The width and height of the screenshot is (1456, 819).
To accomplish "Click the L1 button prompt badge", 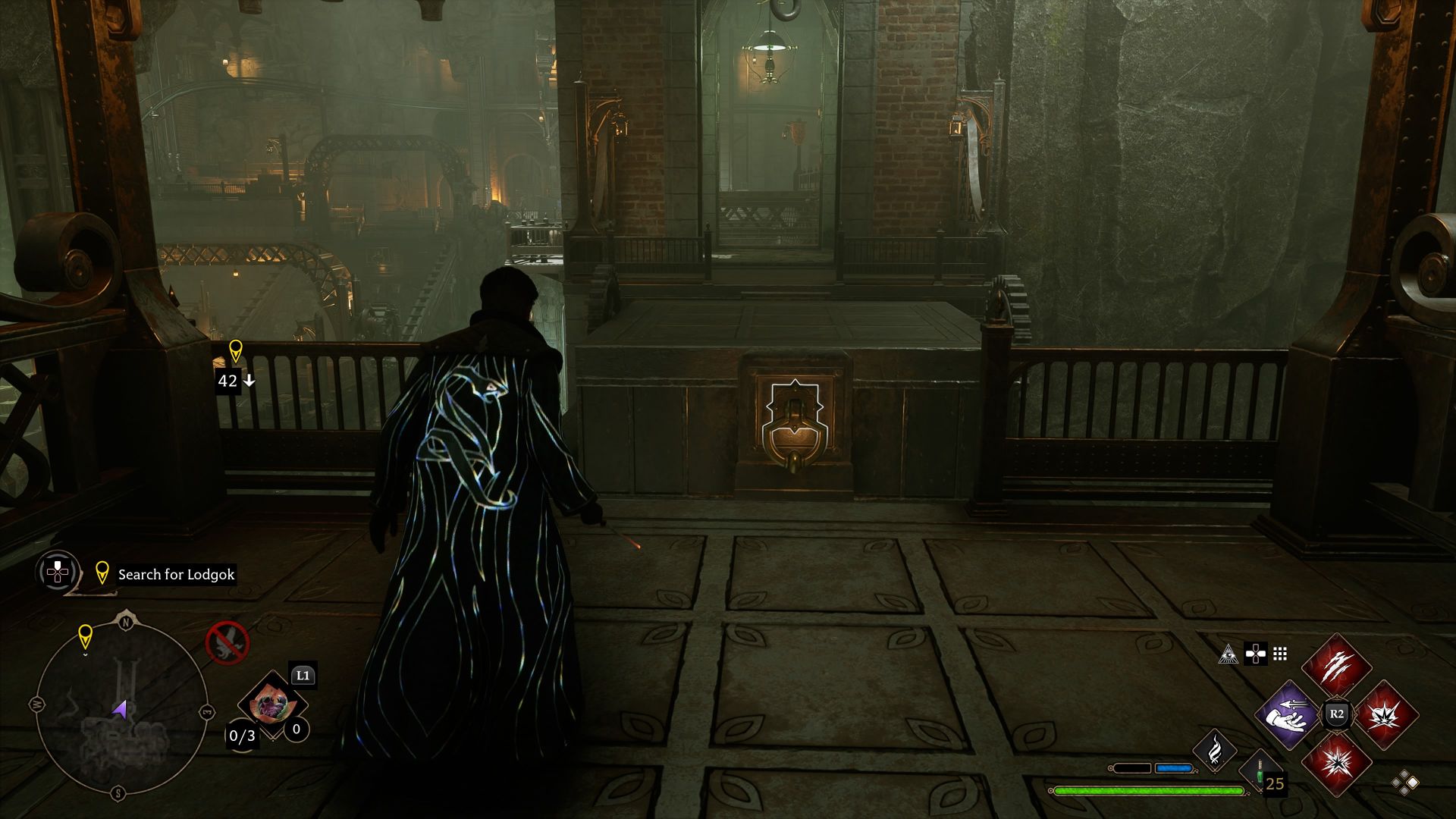I will coord(303,675).
